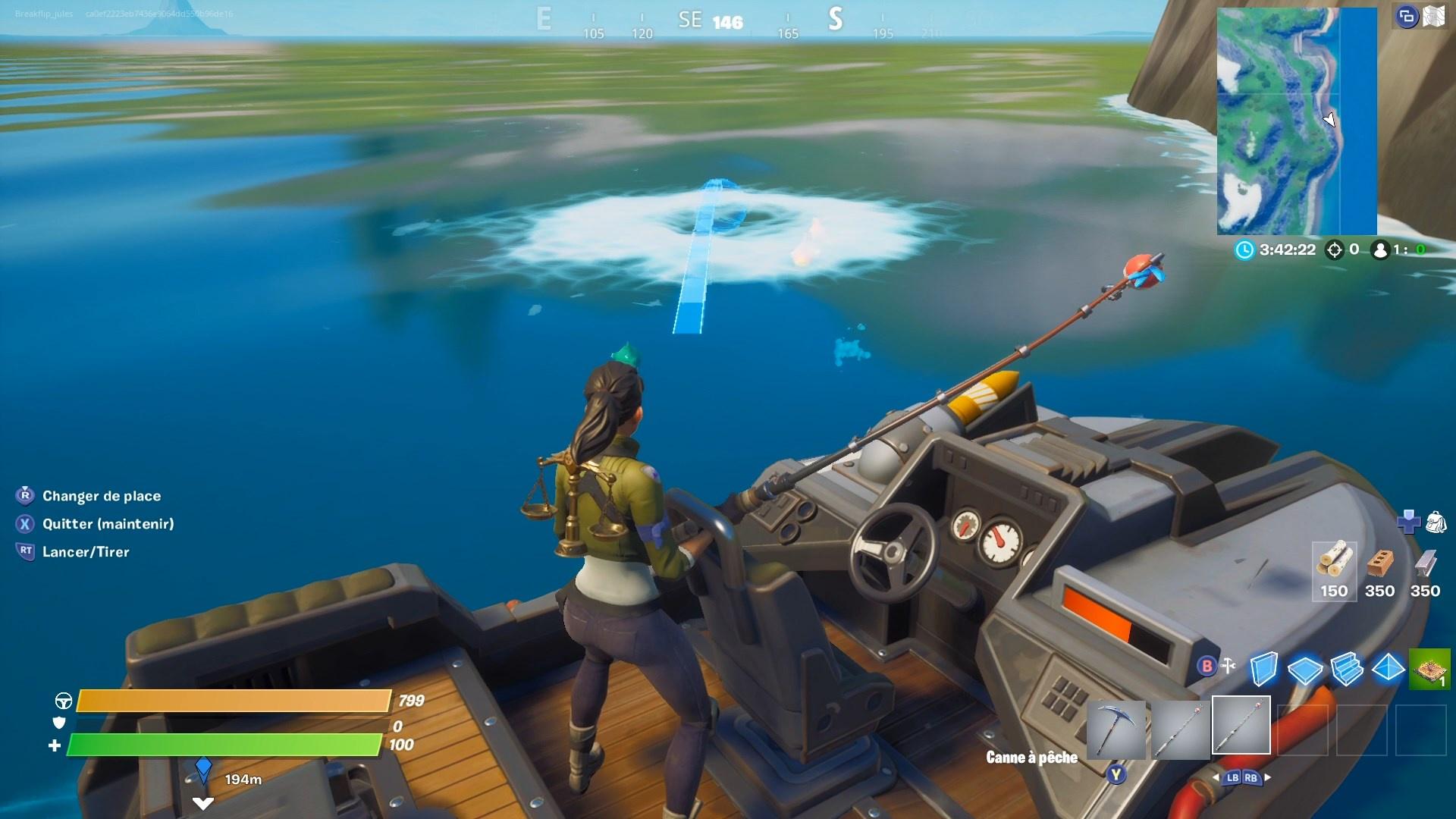The image size is (1456, 819).
Task: Click the player count icon near the minimap
Action: point(1379,249)
